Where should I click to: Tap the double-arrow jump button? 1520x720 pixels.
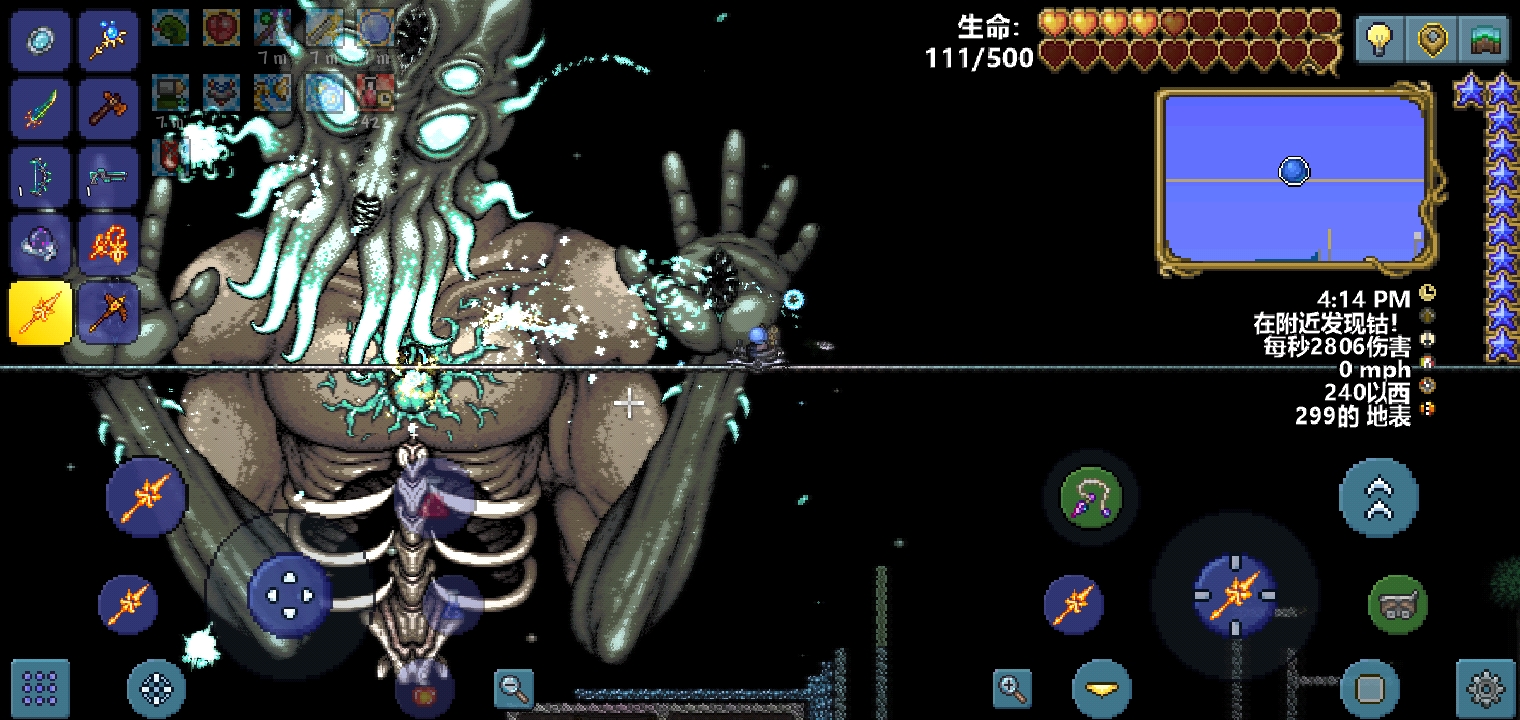[1378, 498]
